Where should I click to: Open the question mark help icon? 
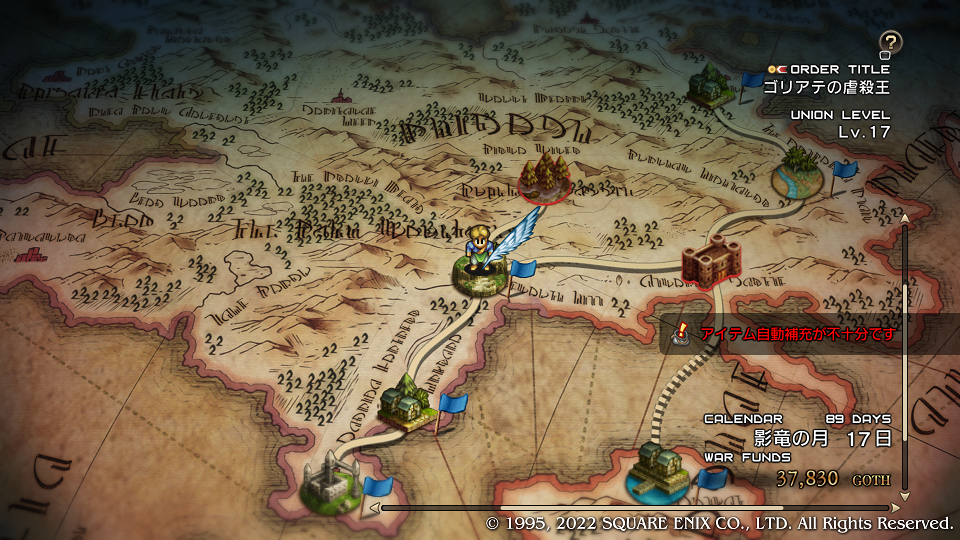tap(890, 42)
